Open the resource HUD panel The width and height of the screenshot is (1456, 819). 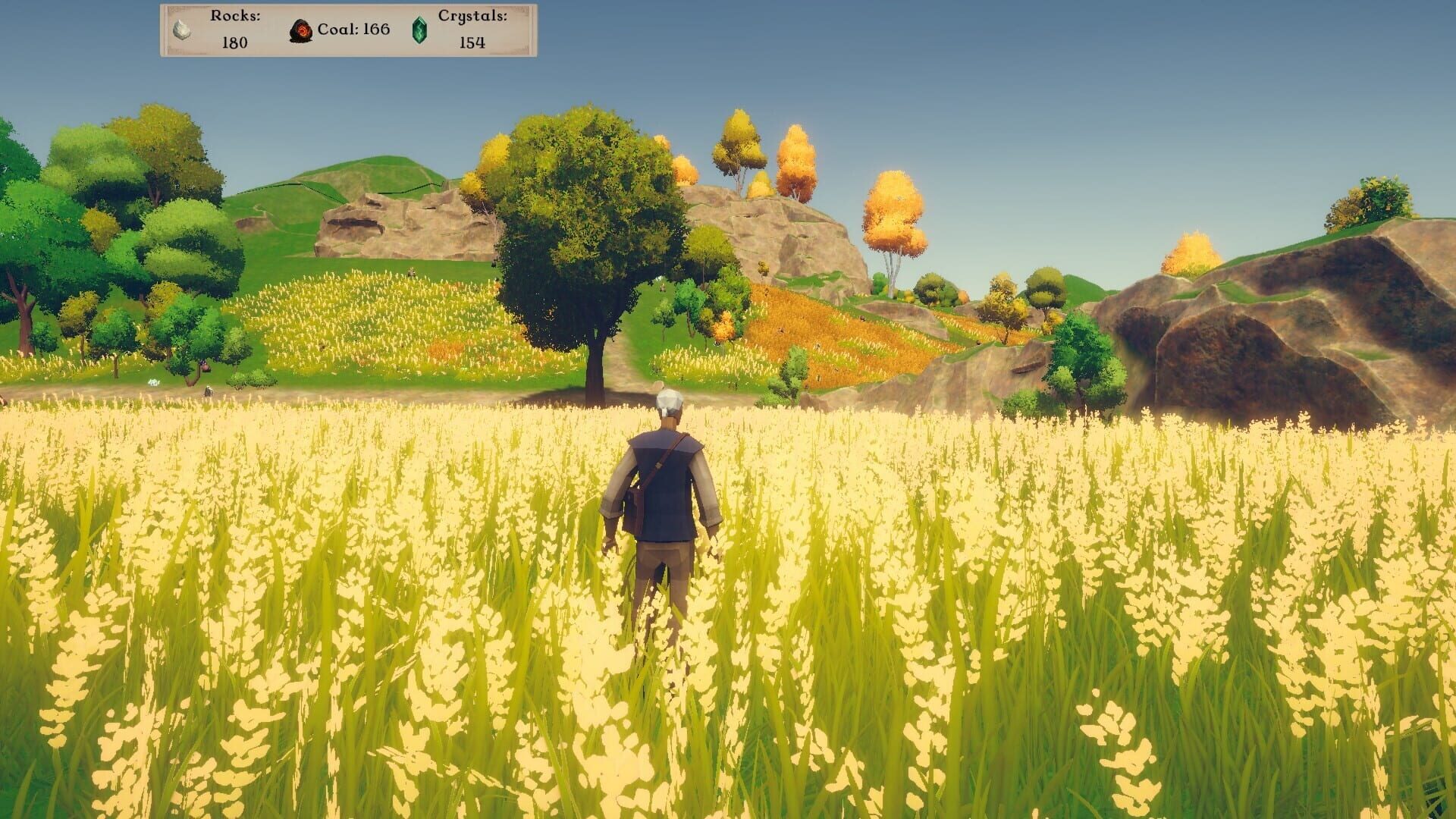pyautogui.click(x=345, y=32)
